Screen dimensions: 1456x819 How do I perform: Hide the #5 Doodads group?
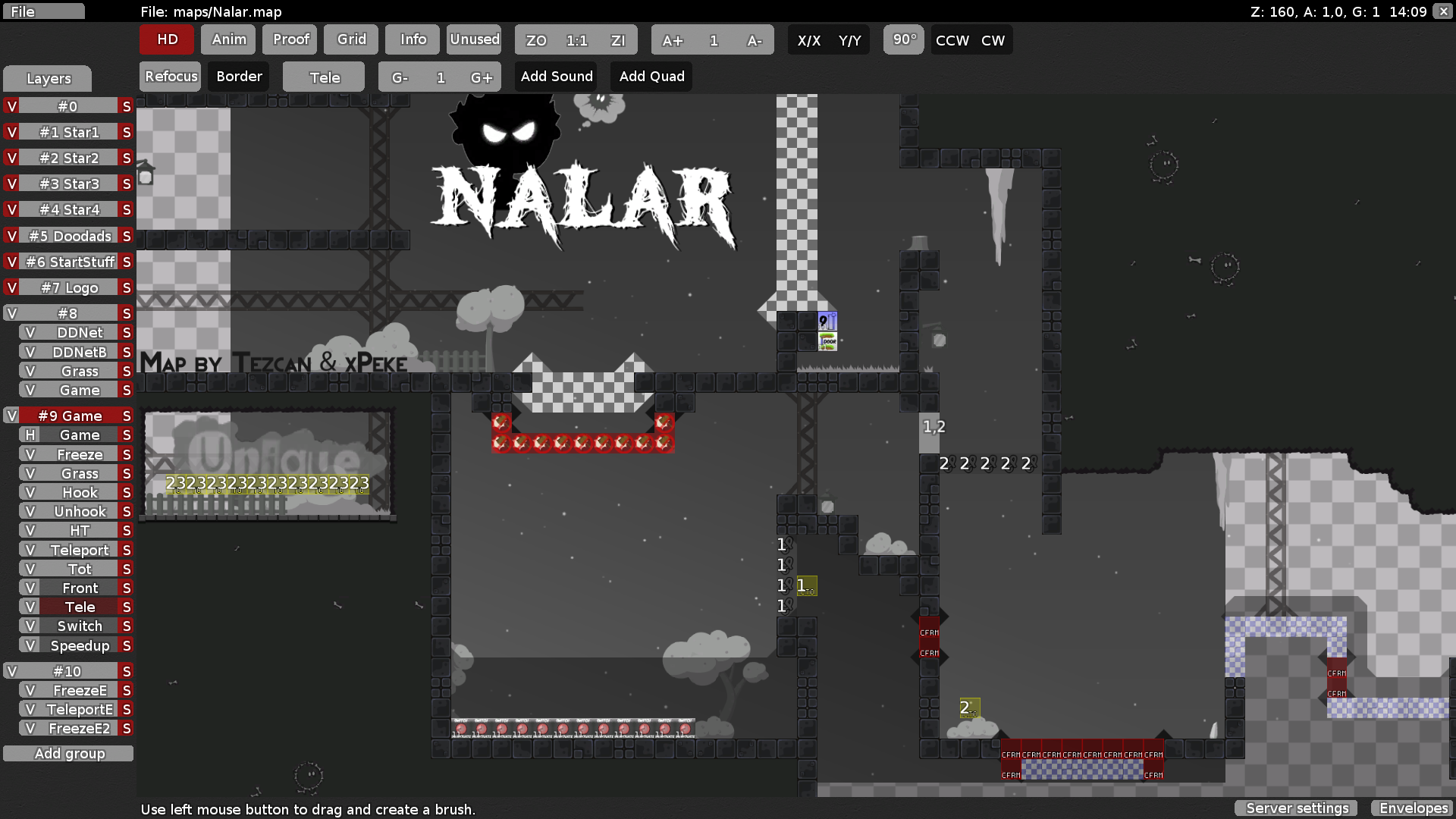click(x=11, y=236)
